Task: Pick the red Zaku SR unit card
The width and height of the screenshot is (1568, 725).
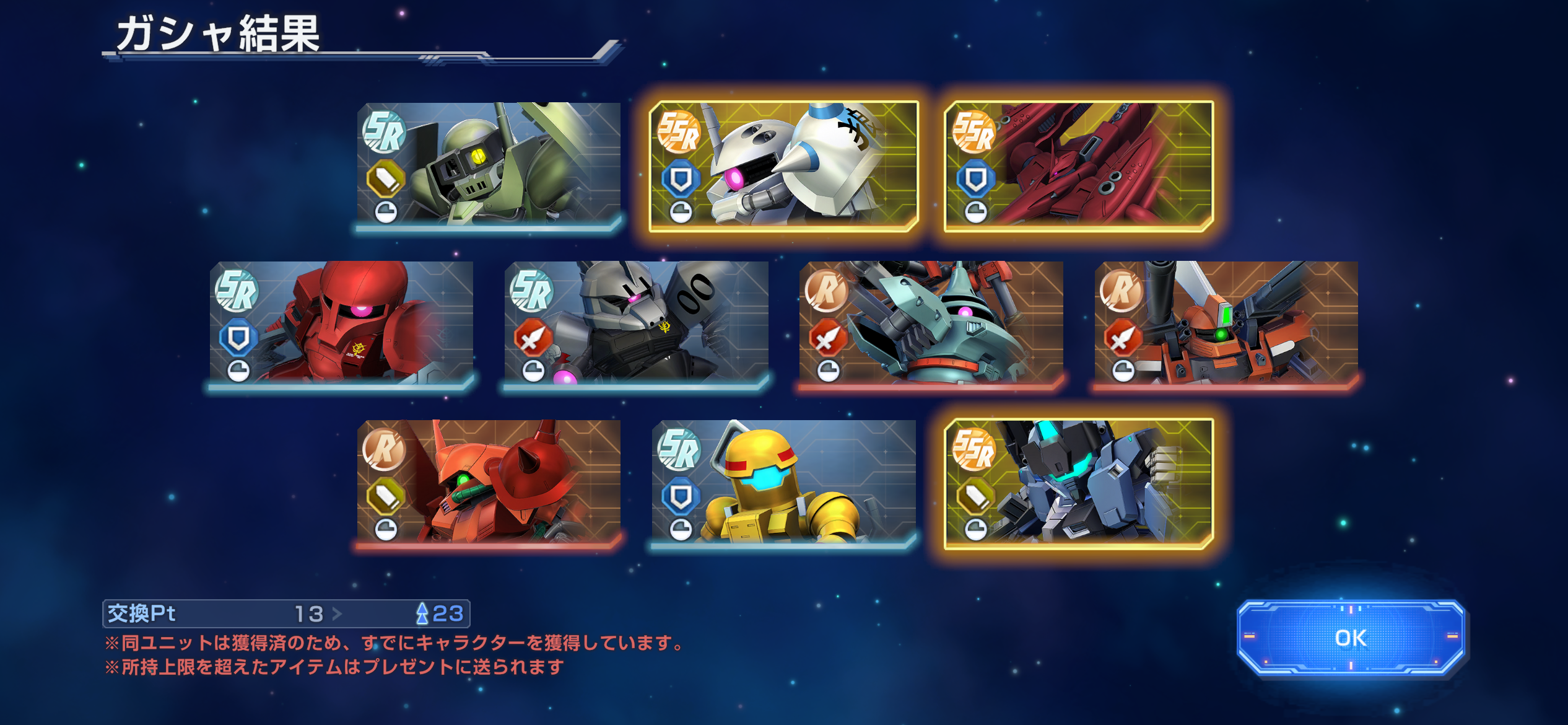Action: [x=341, y=324]
